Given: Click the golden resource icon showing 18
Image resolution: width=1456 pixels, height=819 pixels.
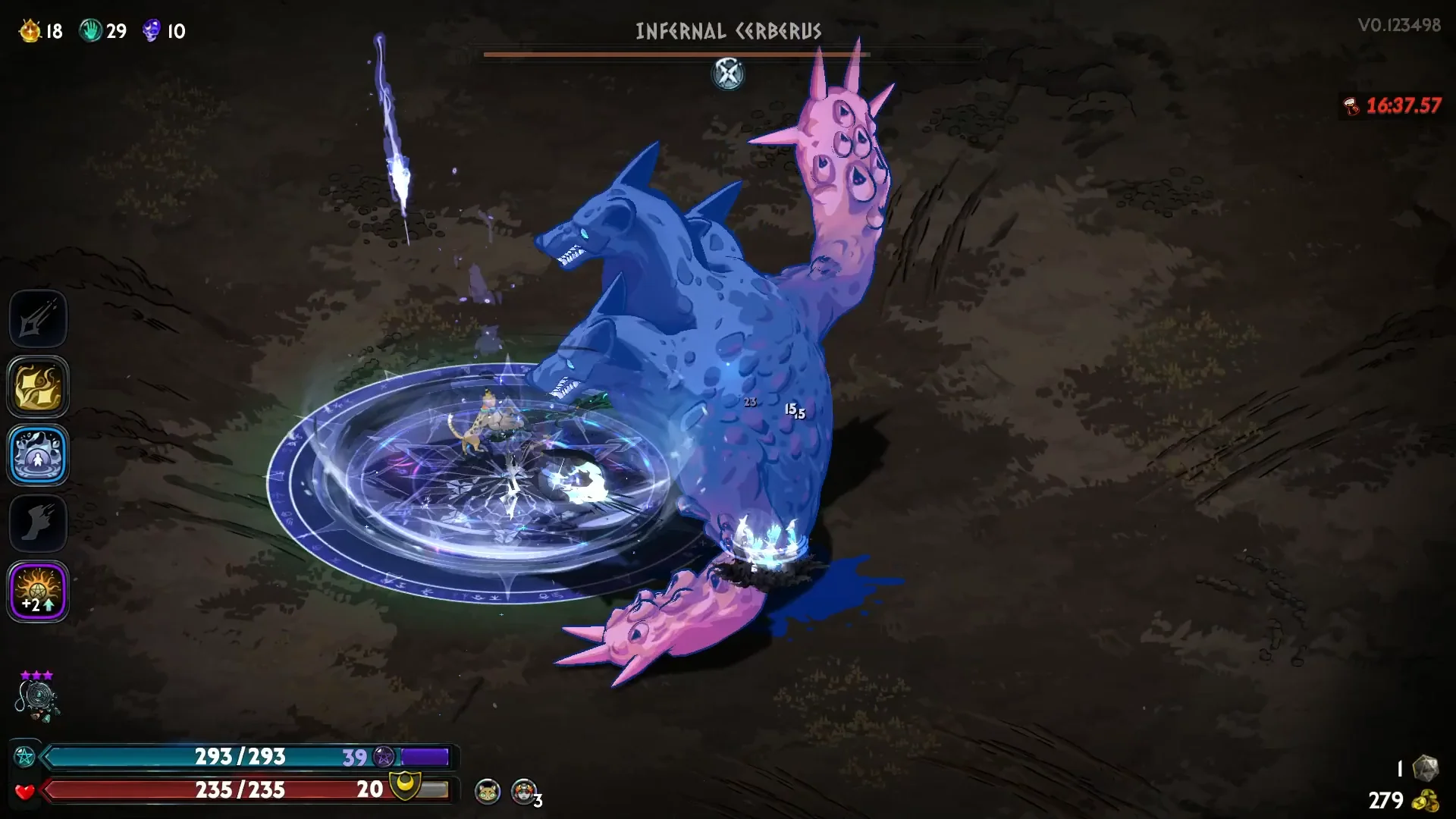Looking at the screenshot, I should coord(30,31).
